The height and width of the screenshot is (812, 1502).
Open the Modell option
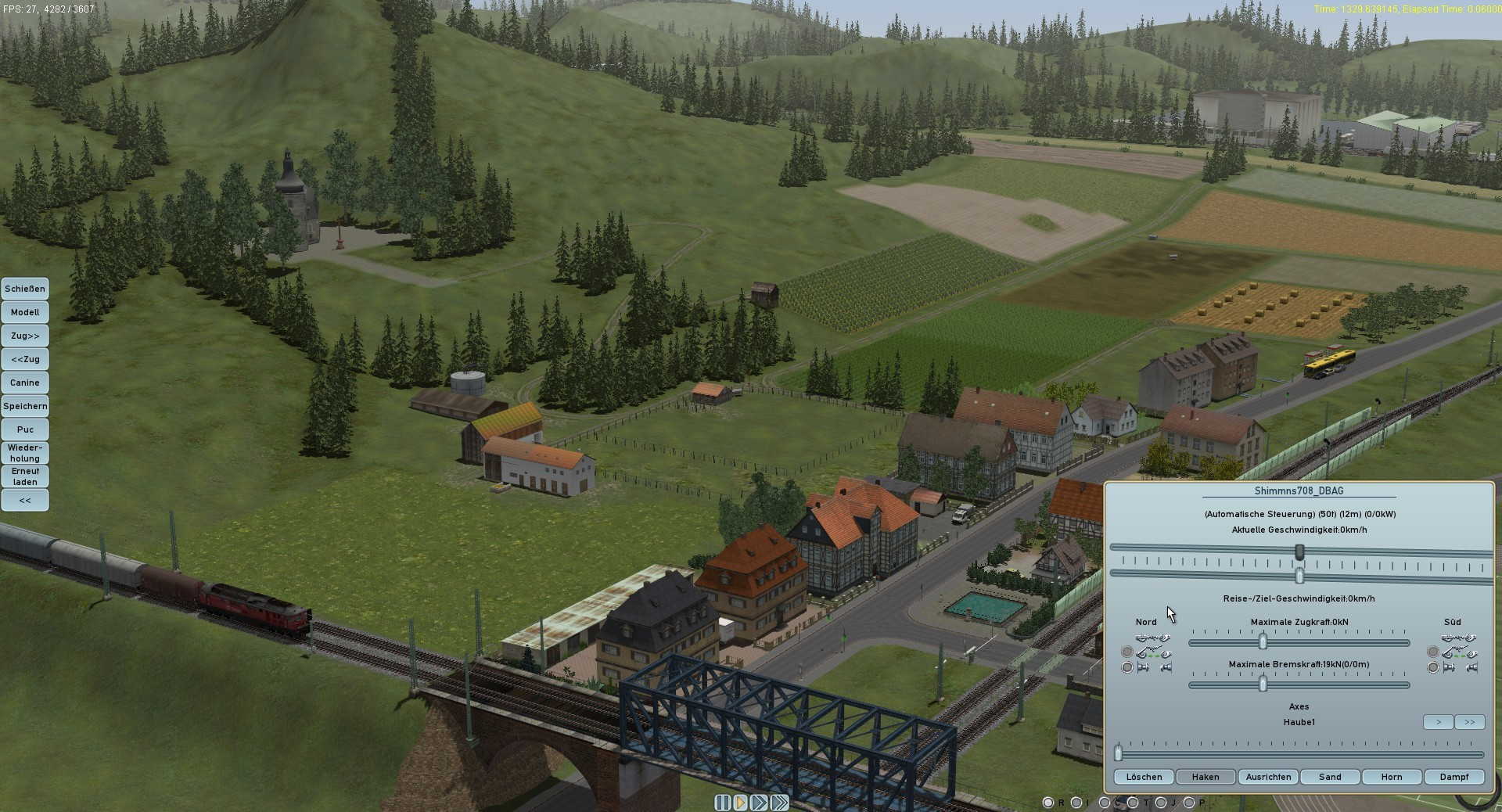25,312
